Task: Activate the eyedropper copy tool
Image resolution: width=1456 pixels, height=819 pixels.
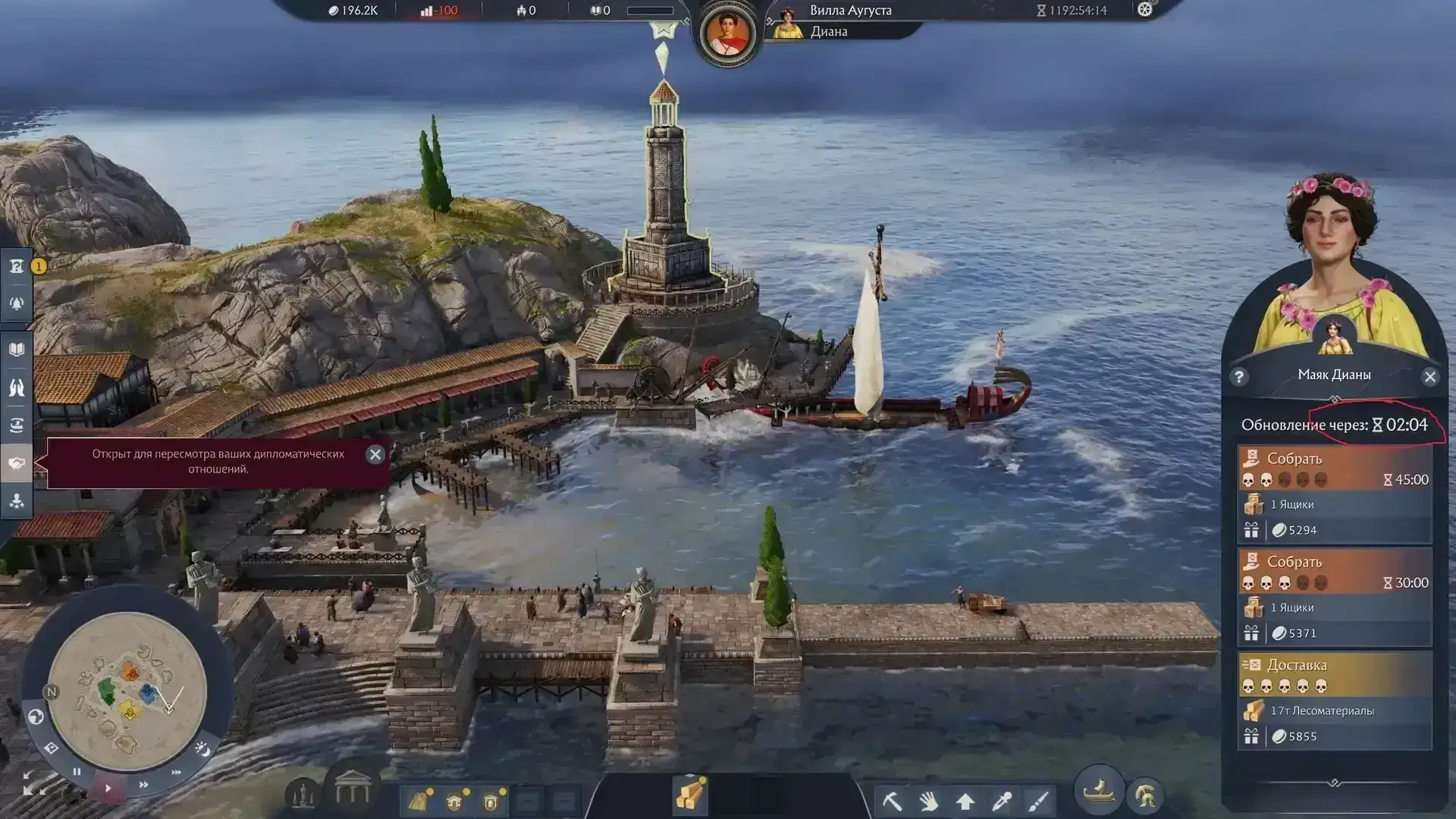Action: pyautogui.click(x=1002, y=801)
